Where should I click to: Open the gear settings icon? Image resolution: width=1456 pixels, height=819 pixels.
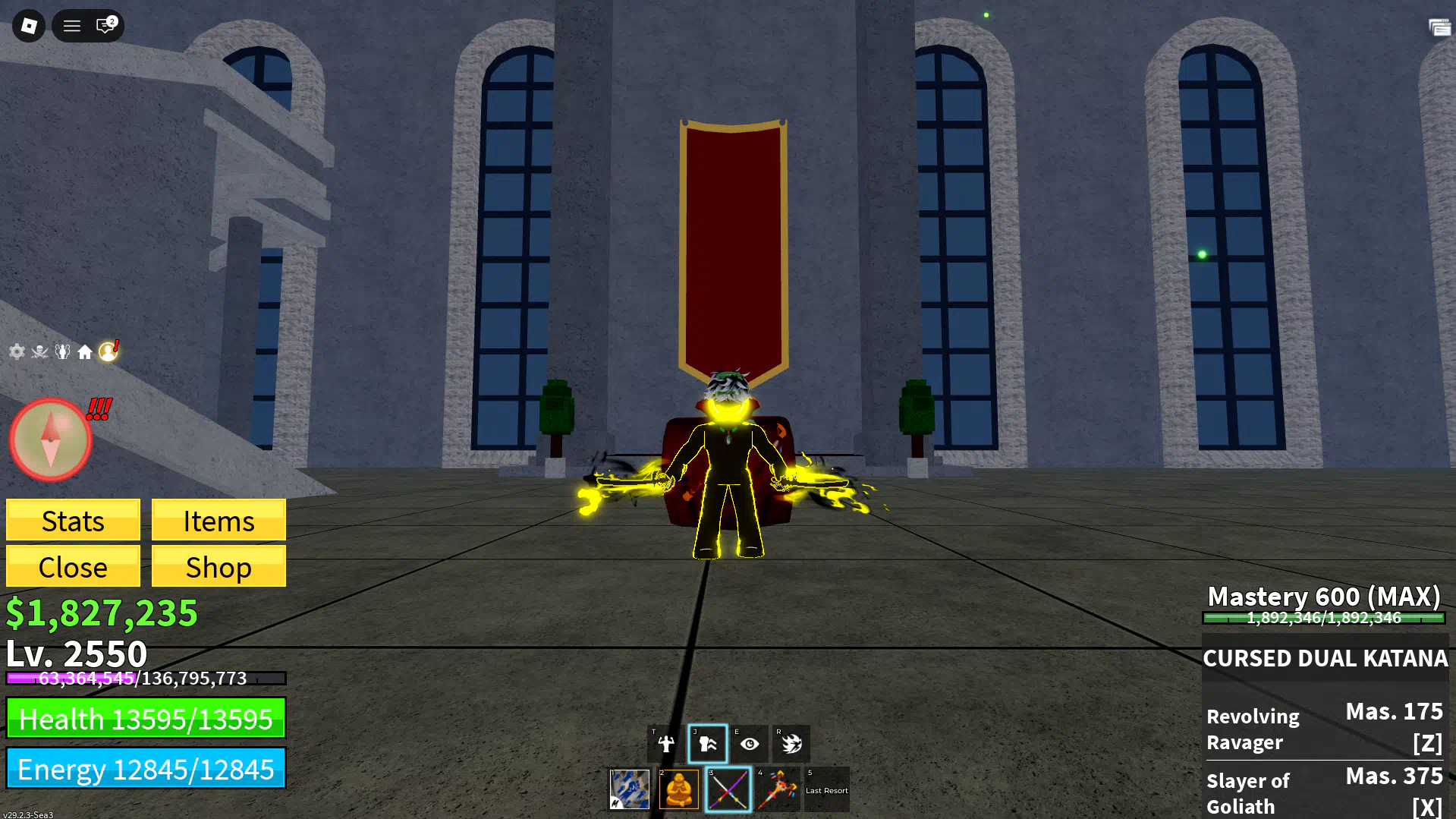point(17,351)
